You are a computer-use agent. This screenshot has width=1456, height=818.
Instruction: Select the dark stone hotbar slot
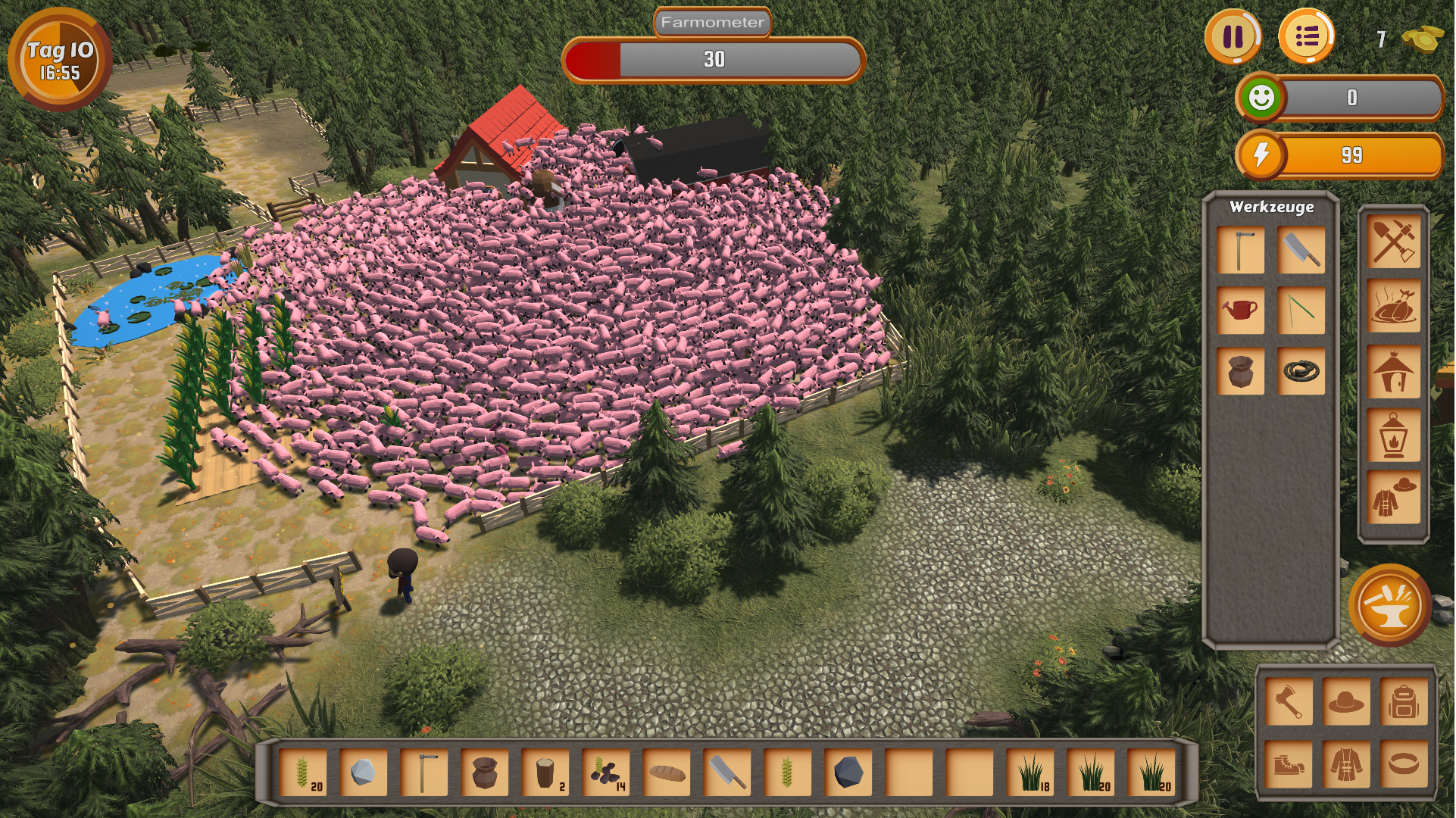click(x=848, y=773)
